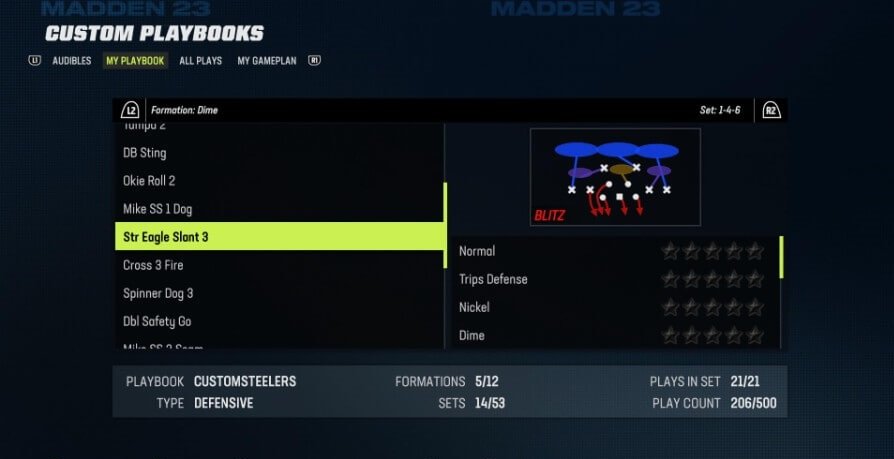894x459 pixels.
Task: Set the Normal situation star rating
Action: 712,251
